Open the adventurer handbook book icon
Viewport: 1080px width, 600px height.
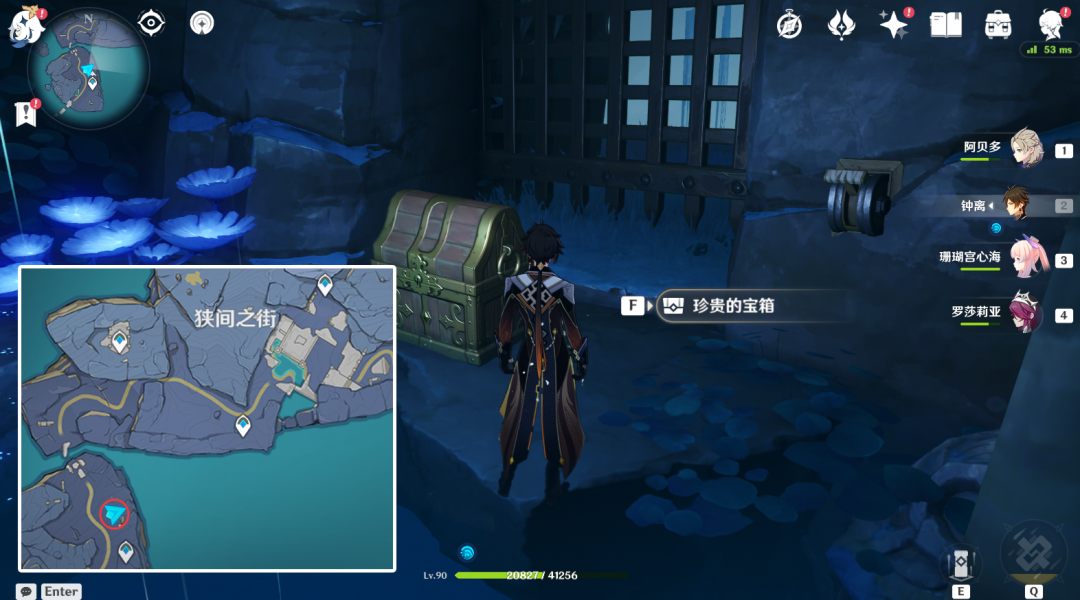945,25
